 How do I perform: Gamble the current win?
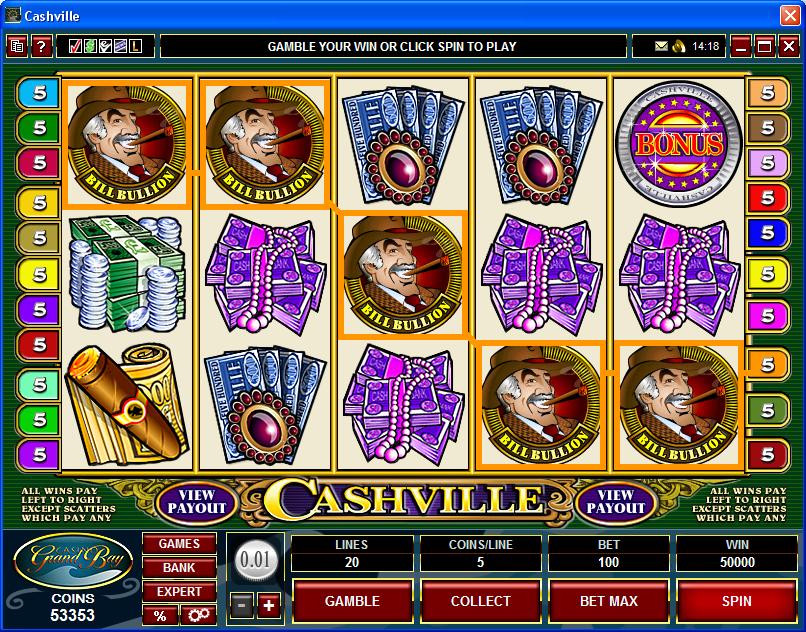pos(352,601)
